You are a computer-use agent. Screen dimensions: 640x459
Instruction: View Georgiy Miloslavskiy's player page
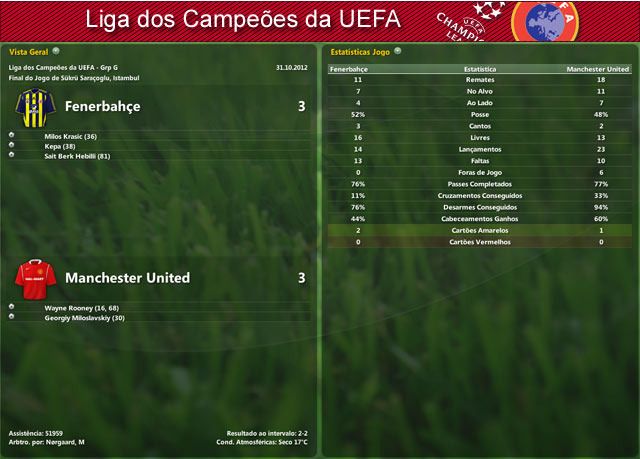pos(84,317)
